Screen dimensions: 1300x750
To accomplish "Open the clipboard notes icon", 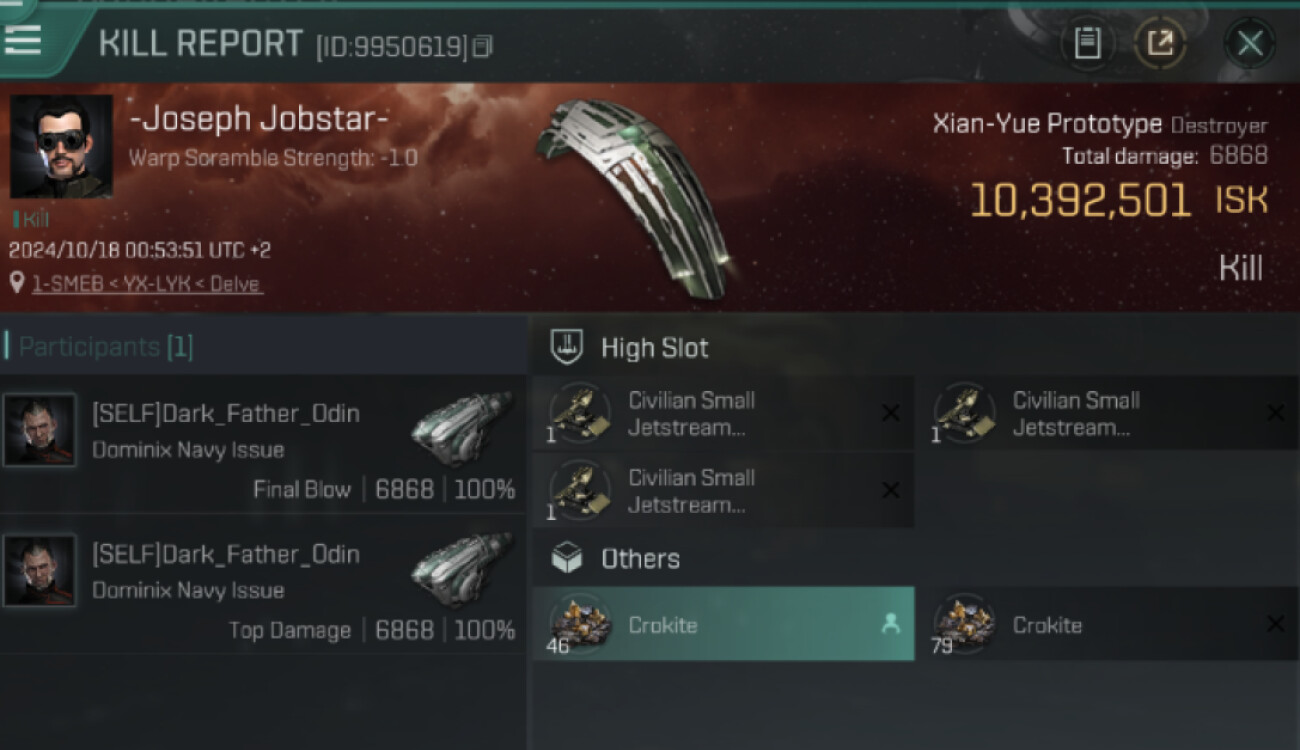I will point(1087,44).
